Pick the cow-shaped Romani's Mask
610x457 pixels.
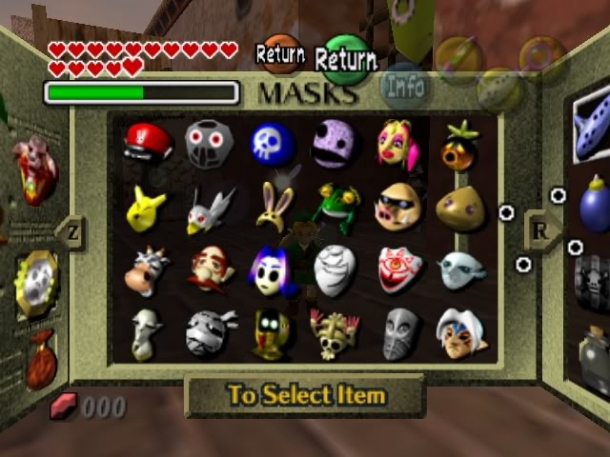(147, 270)
